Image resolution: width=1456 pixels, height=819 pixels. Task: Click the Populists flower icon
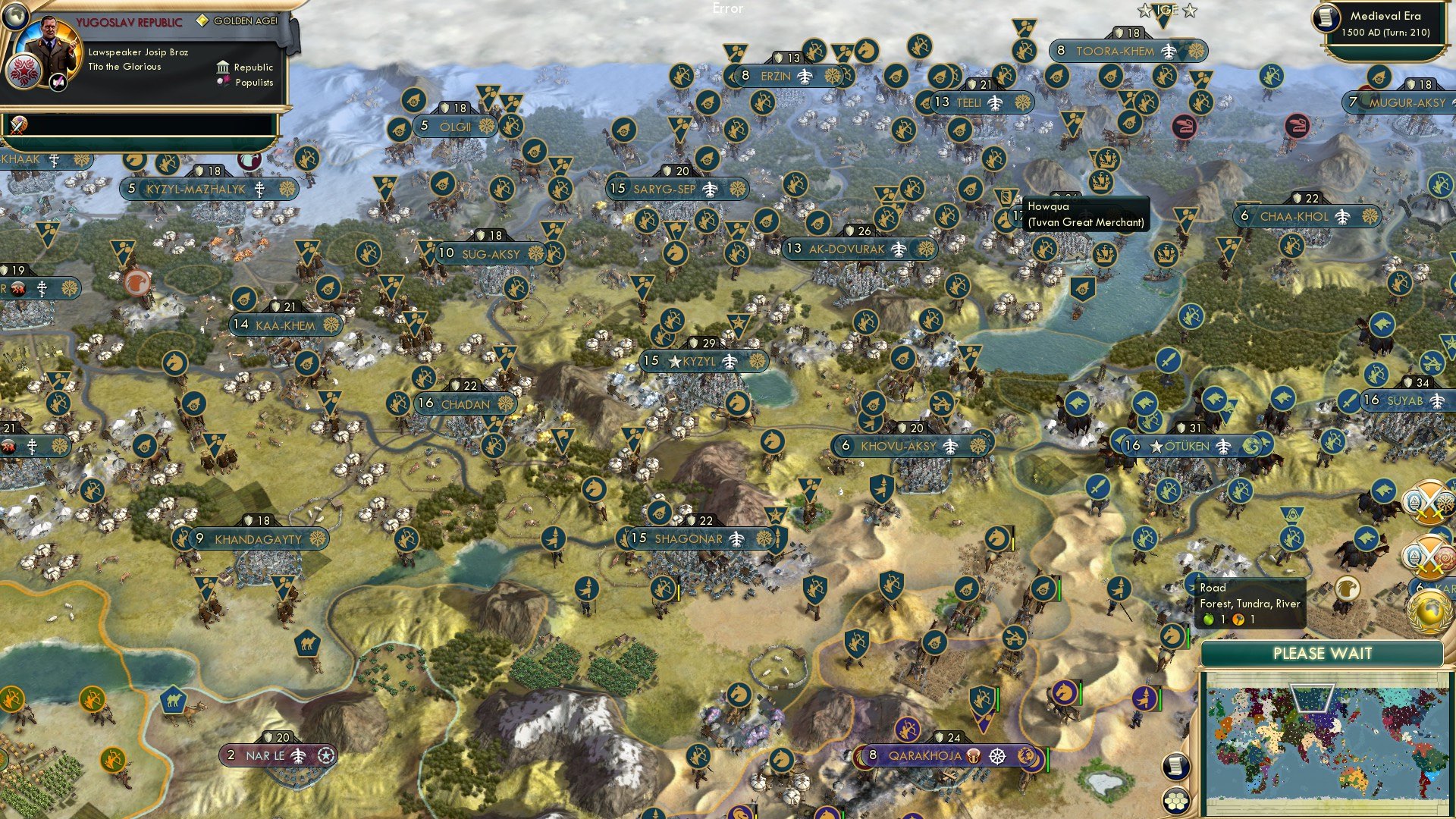[224, 82]
